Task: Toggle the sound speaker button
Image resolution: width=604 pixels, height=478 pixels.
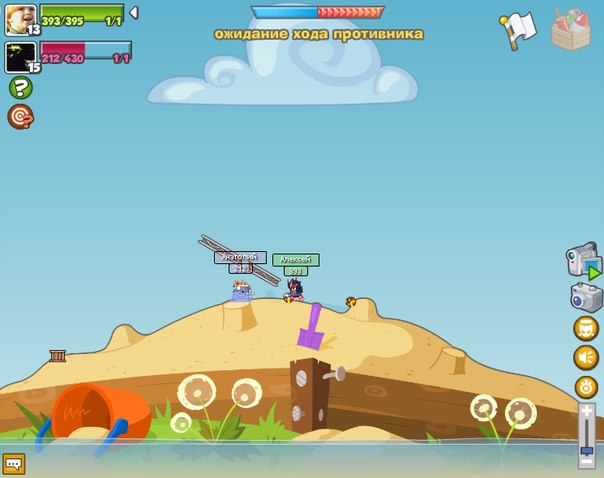Action: click(x=586, y=357)
